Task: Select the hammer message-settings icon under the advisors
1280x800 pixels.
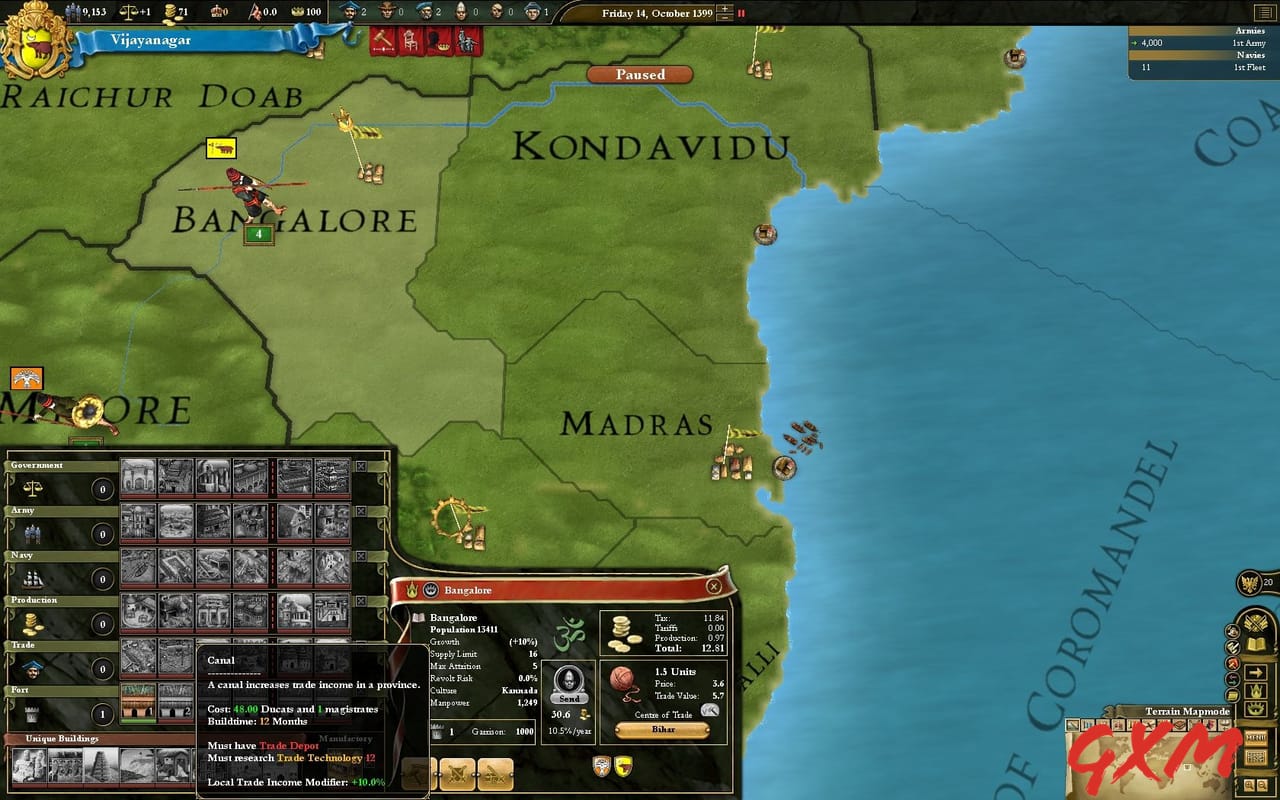Action: [x=382, y=42]
